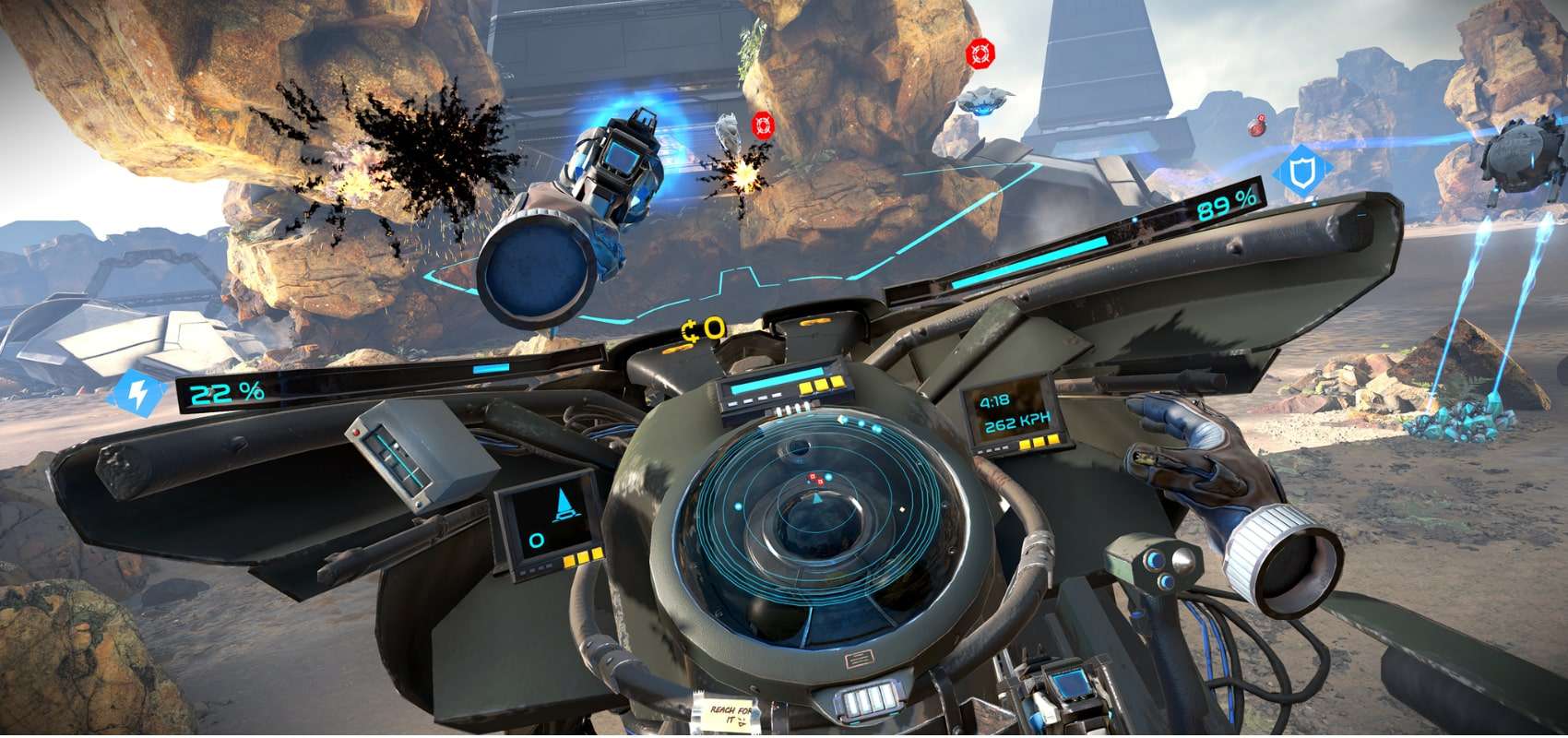Tap the red enemy marker inside the radar dome
This screenshot has height=738, width=1568.
coord(814,480)
